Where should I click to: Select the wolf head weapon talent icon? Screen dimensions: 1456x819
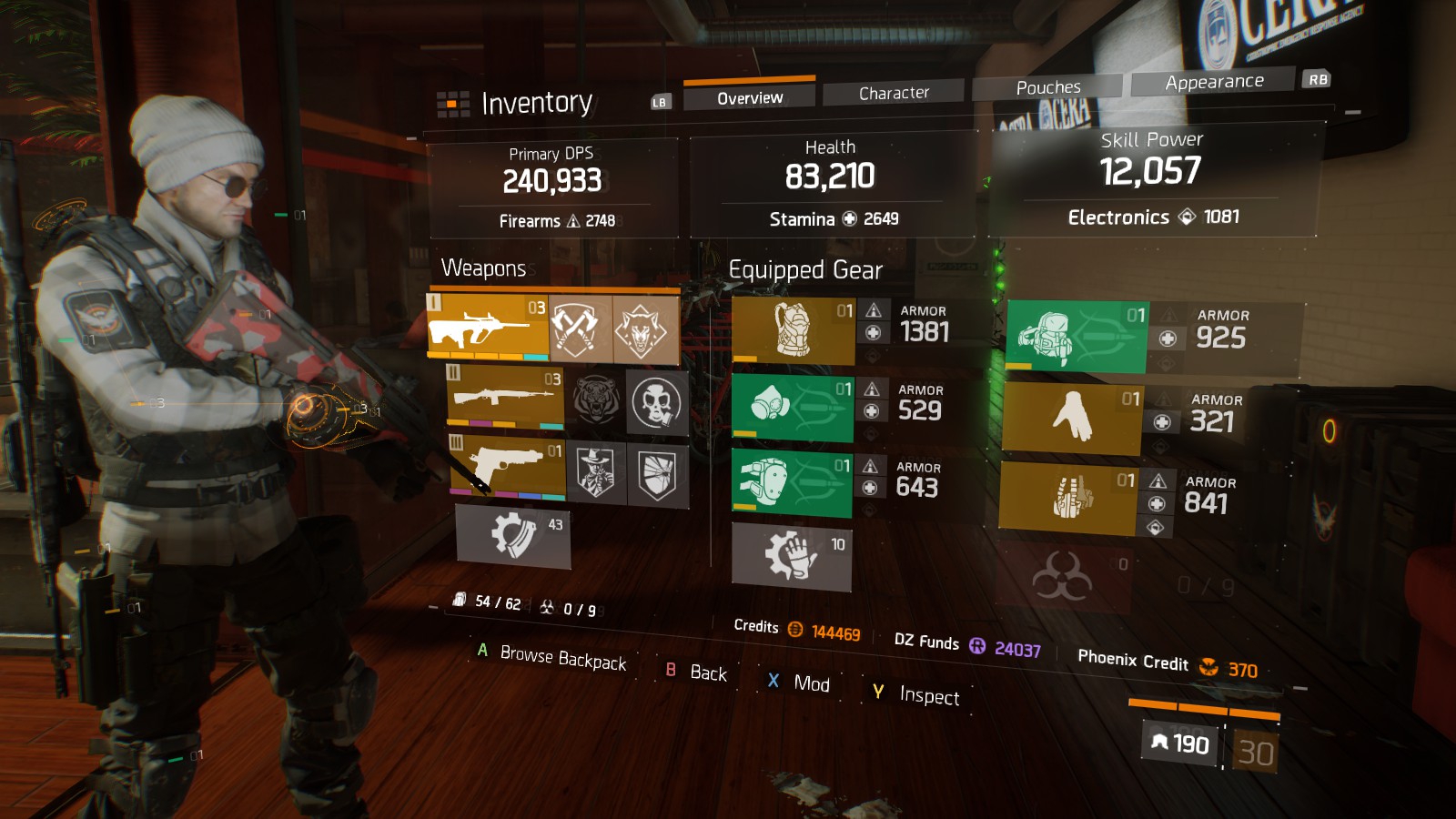[x=645, y=330]
